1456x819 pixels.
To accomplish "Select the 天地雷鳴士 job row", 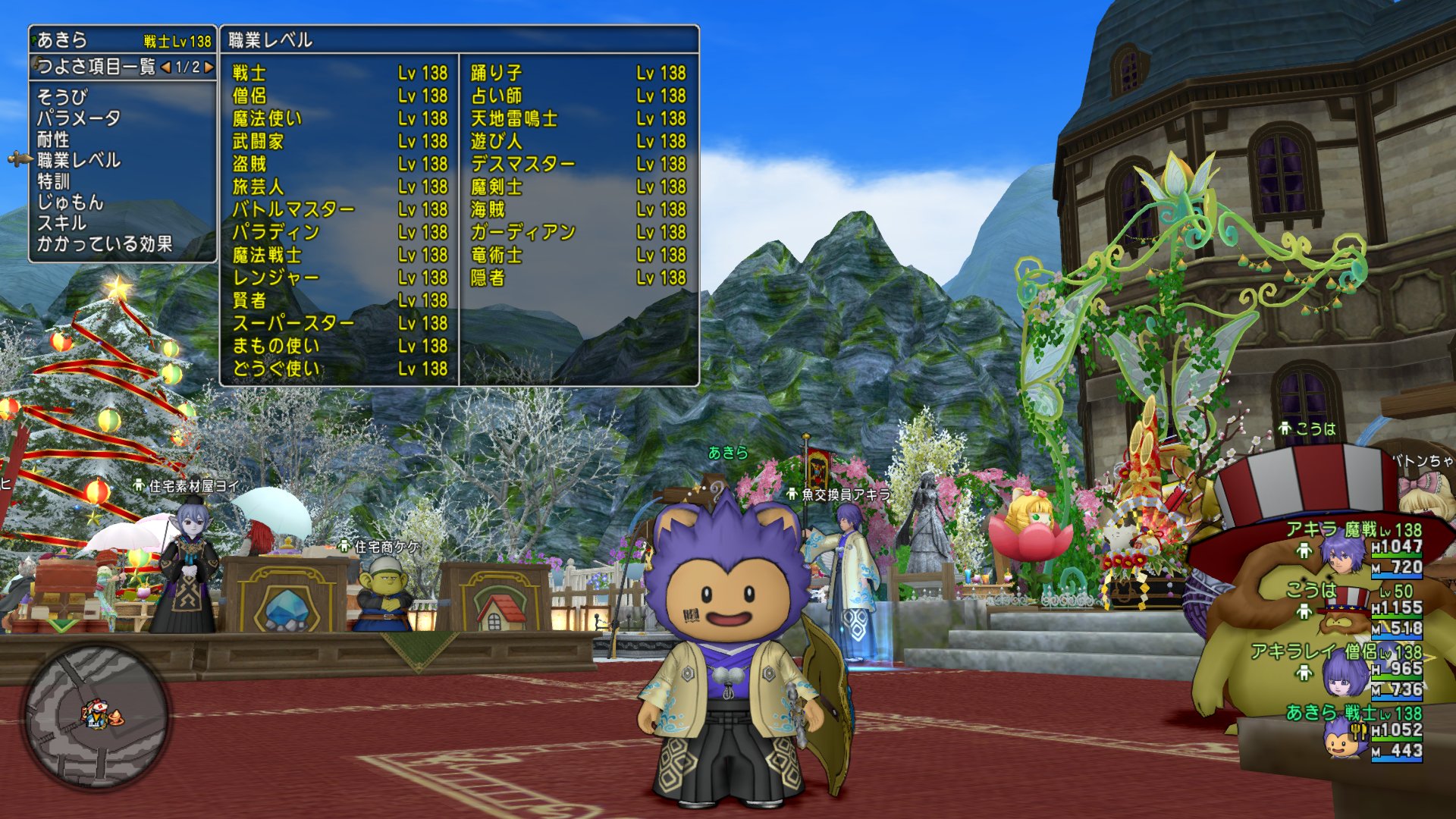I will [x=577, y=118].
